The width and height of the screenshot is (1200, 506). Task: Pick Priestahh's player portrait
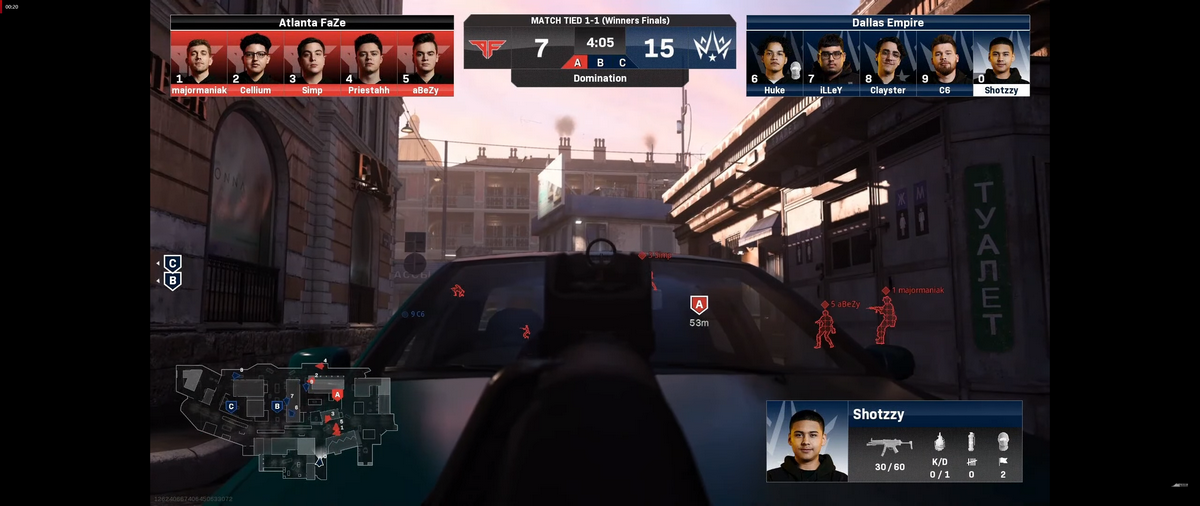click(x=369, y=59)
